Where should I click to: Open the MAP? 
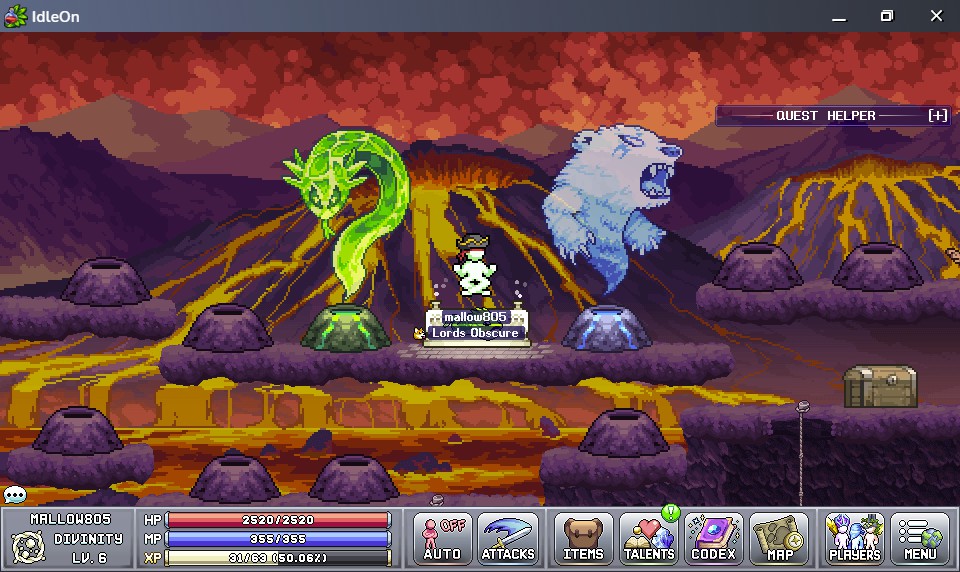[779, 538]
